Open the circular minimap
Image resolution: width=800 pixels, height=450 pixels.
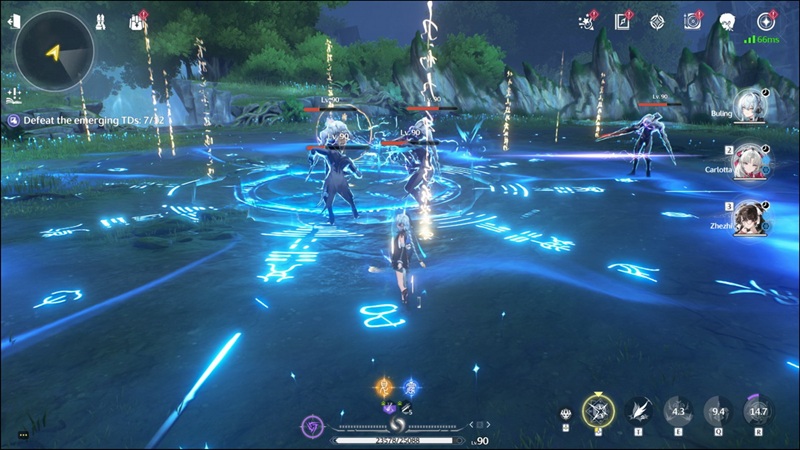click(x=54, y=50)
